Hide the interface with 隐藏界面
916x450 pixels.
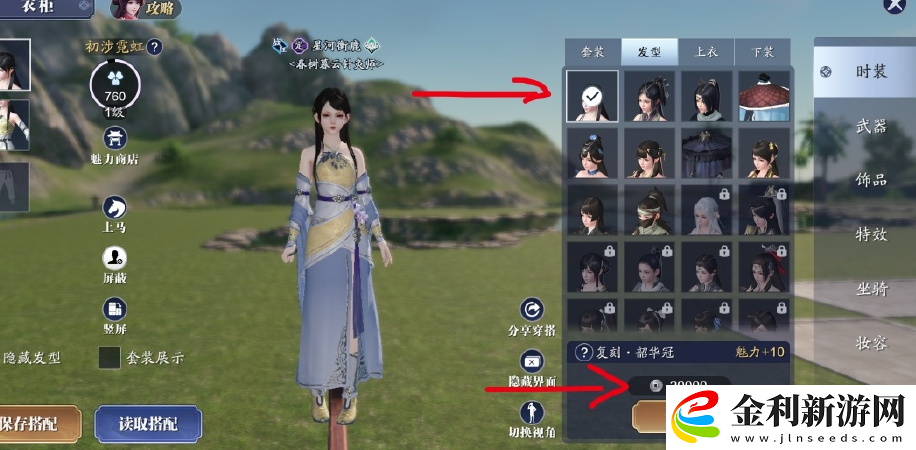click(533, 367)
